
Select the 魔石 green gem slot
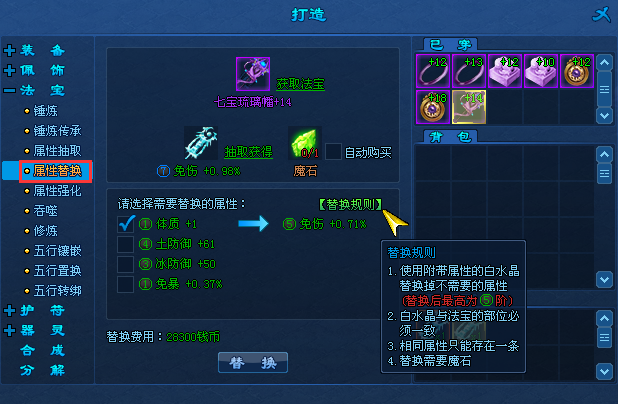[303, 144]
